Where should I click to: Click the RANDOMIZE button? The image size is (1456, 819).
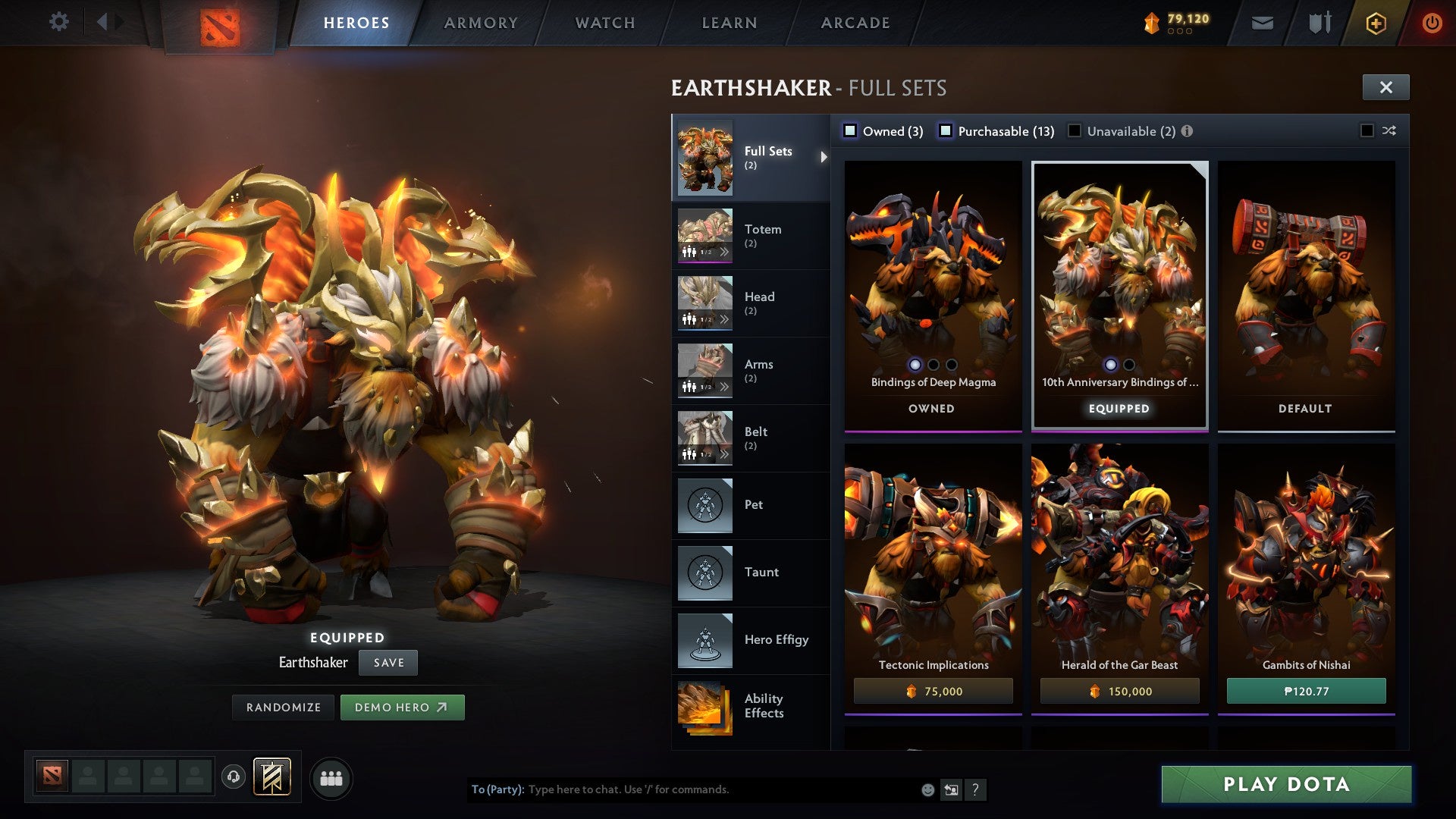click(x=283, y=707)
